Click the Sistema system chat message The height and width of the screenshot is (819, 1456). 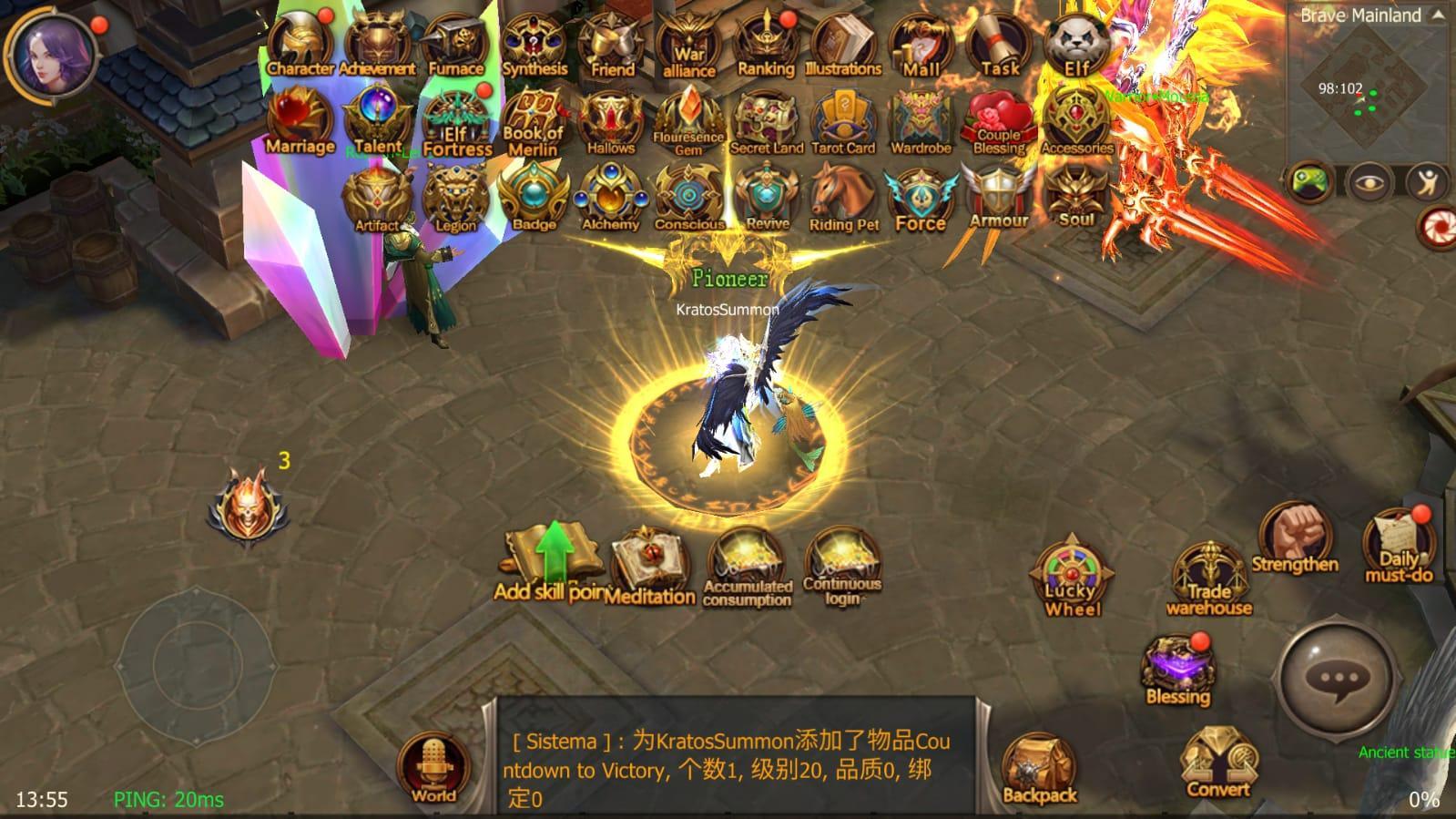[x=728, y=756]
